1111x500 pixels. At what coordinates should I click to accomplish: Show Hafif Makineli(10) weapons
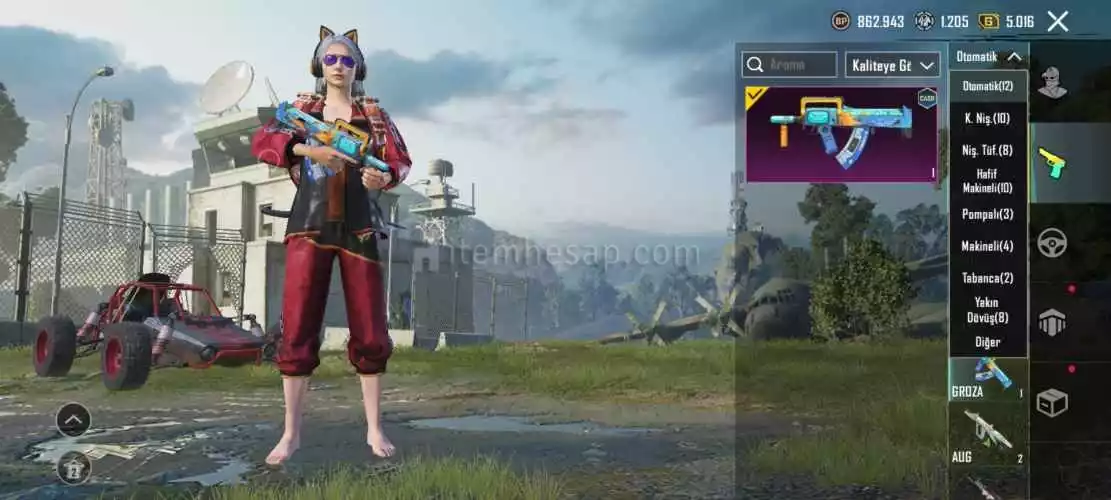pos(987,181)
